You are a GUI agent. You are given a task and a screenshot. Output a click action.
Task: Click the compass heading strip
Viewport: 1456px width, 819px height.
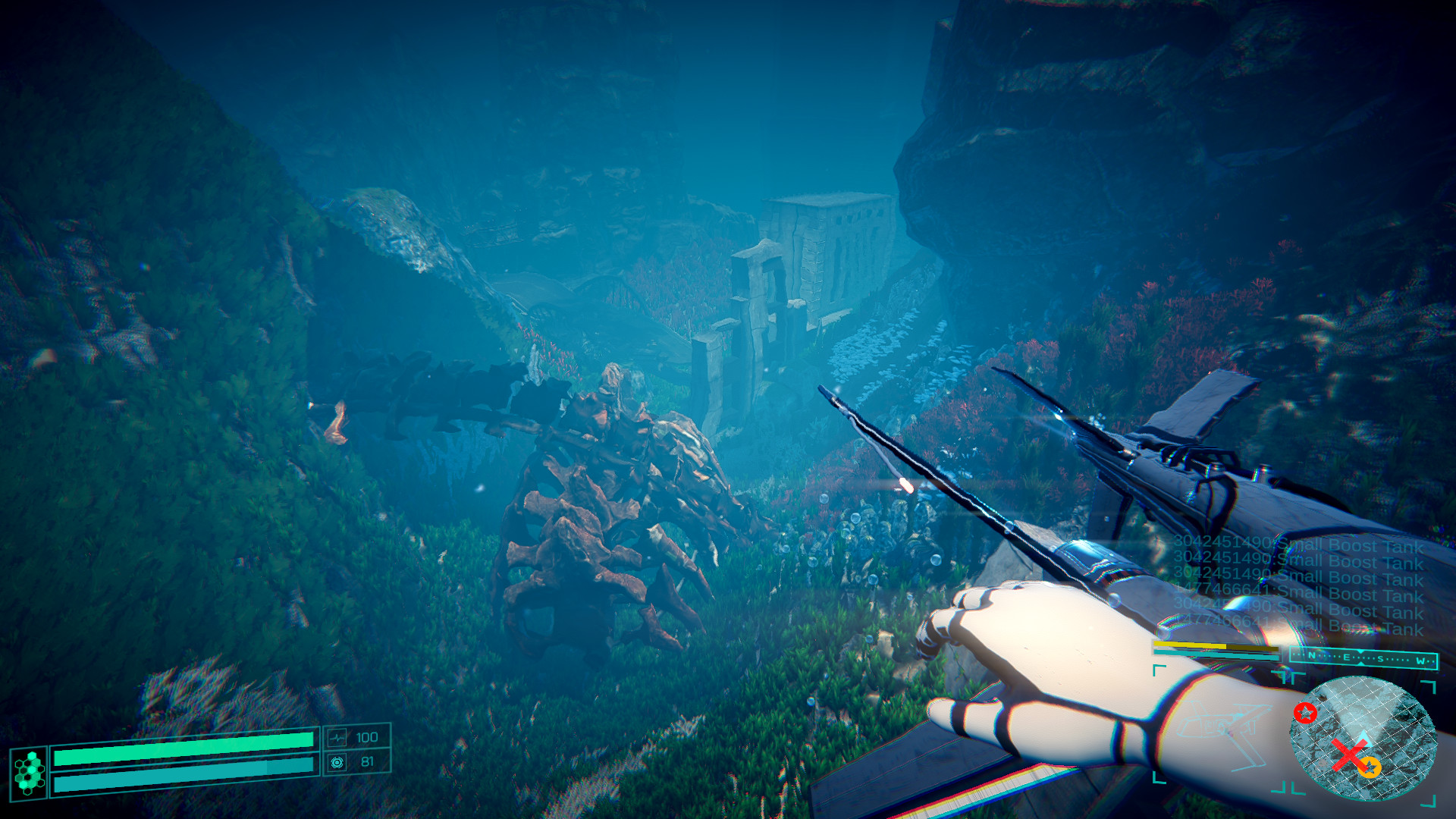[x=1363, y=658]
